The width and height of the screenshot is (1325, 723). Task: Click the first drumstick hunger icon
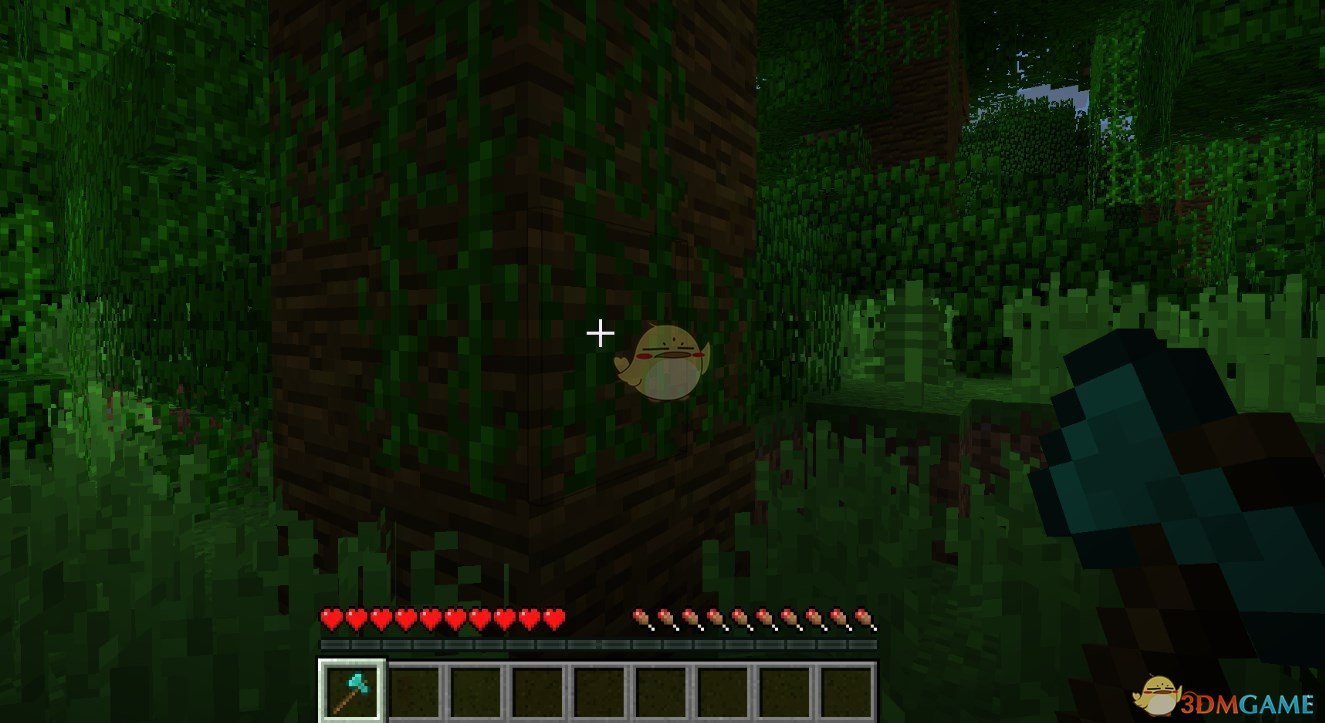tap(640, 618)
